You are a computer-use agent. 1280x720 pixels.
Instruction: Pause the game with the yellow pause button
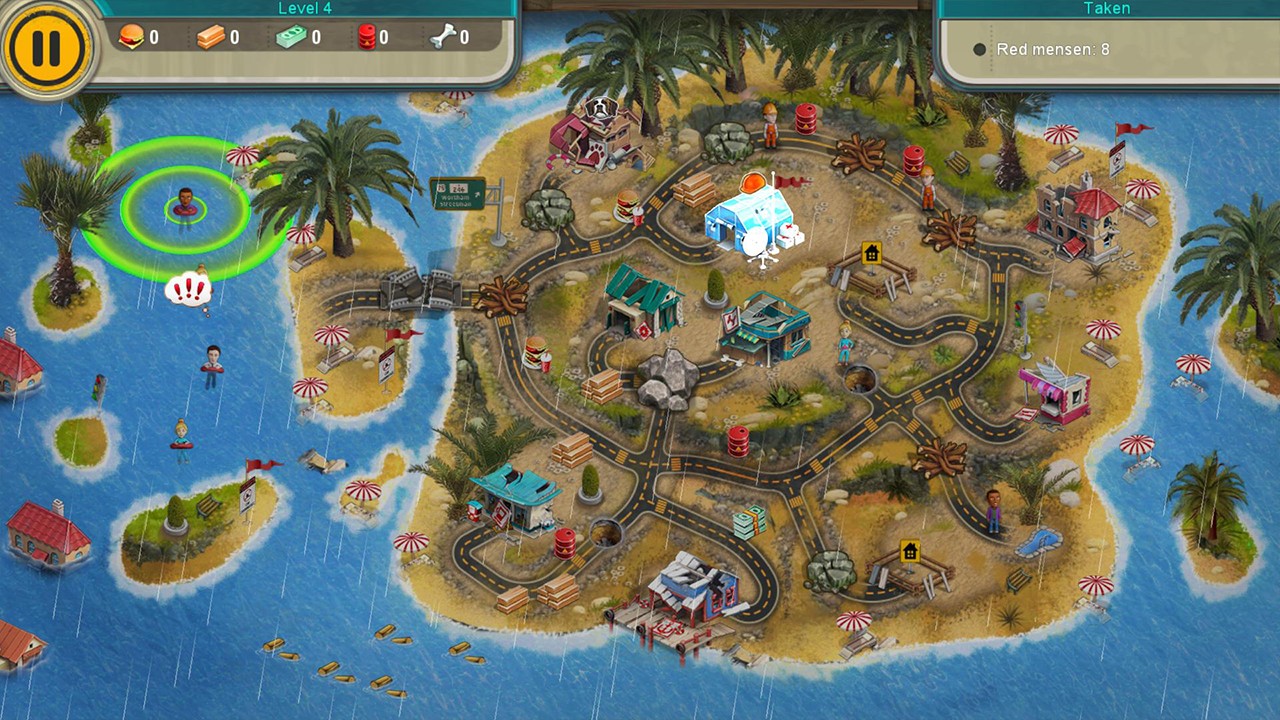pos(46,47)
